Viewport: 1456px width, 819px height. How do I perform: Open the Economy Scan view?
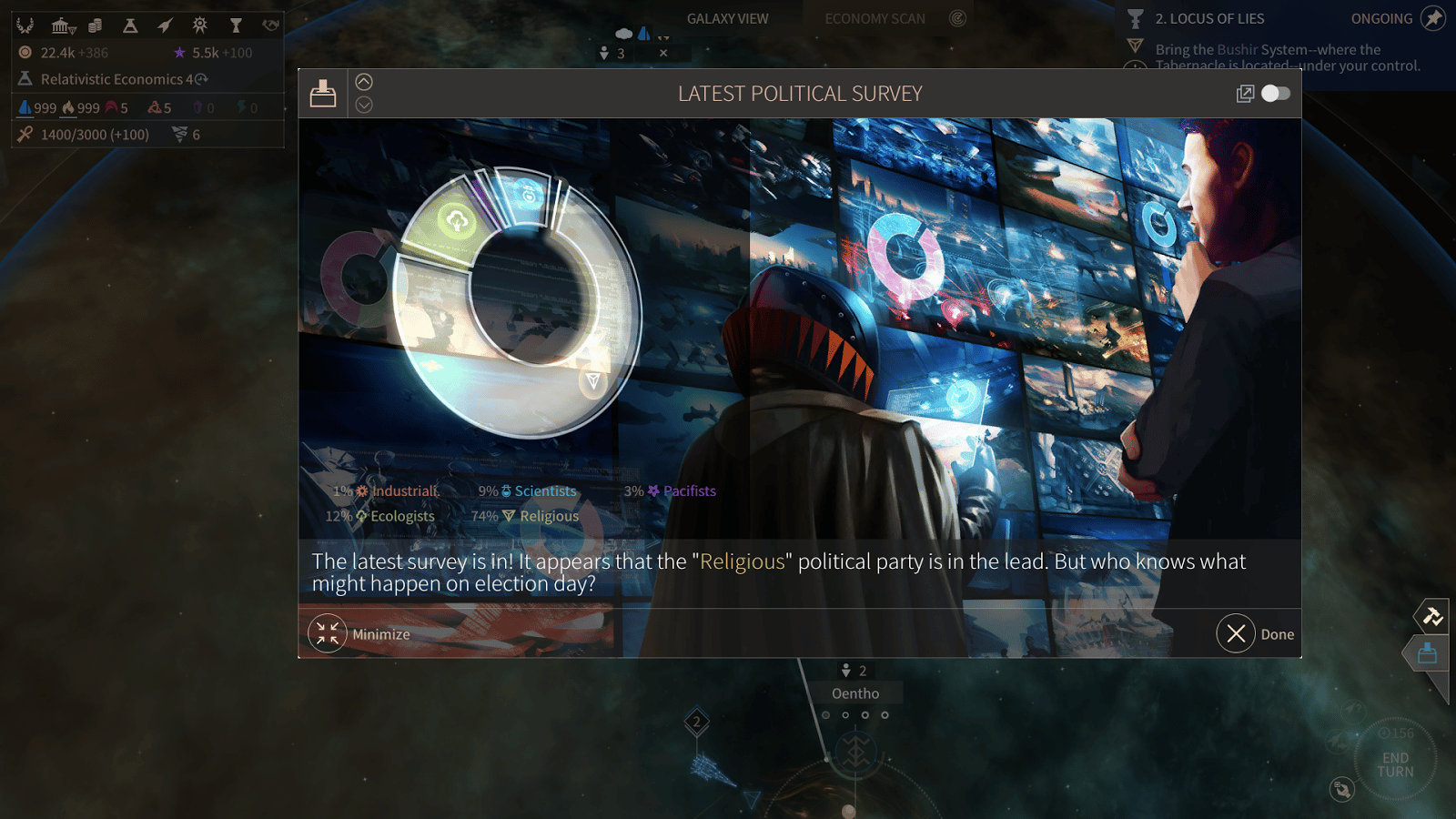tap(875, 18)
